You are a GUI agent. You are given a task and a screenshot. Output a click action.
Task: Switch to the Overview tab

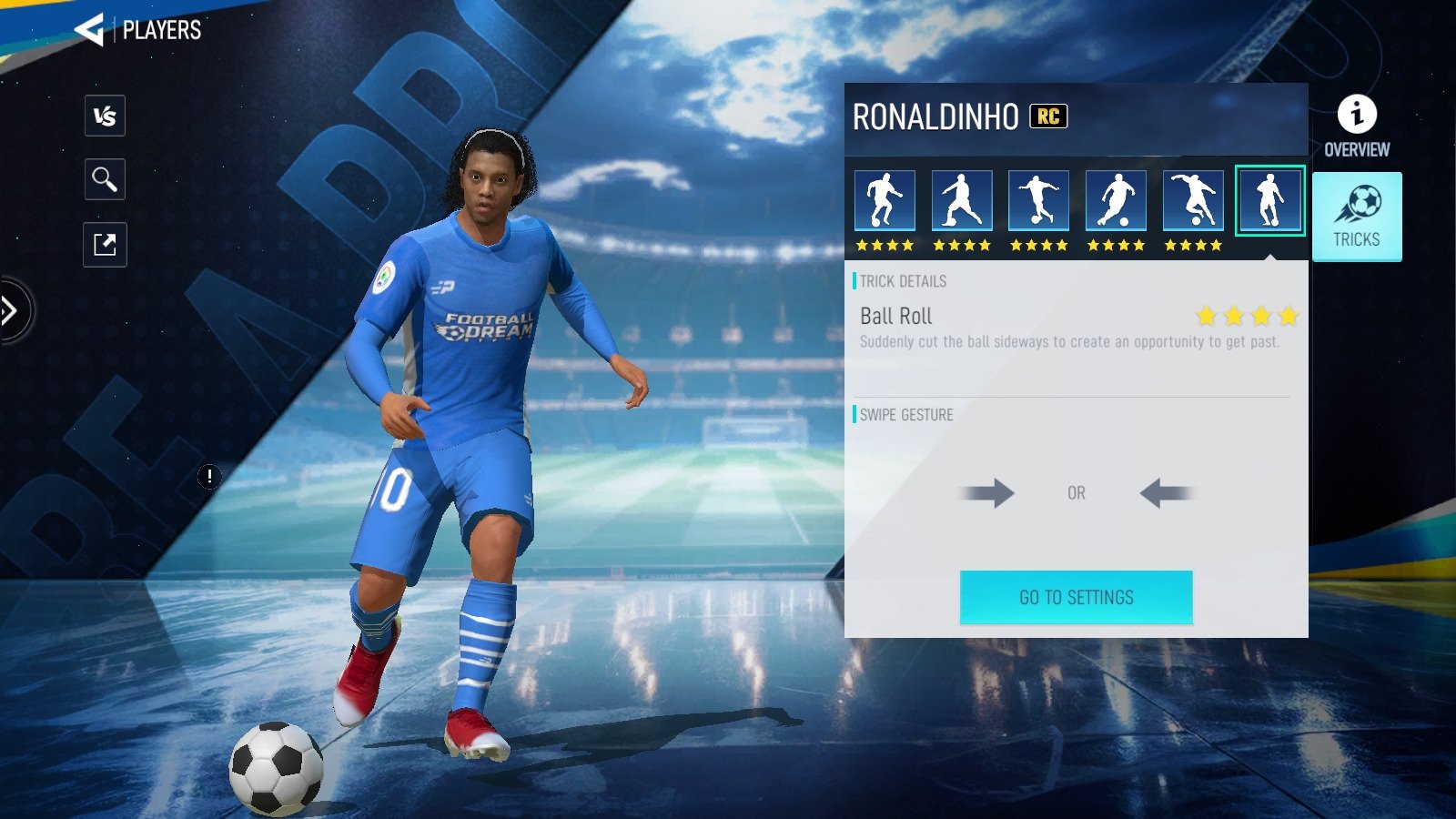click(x=1356, y=126)
